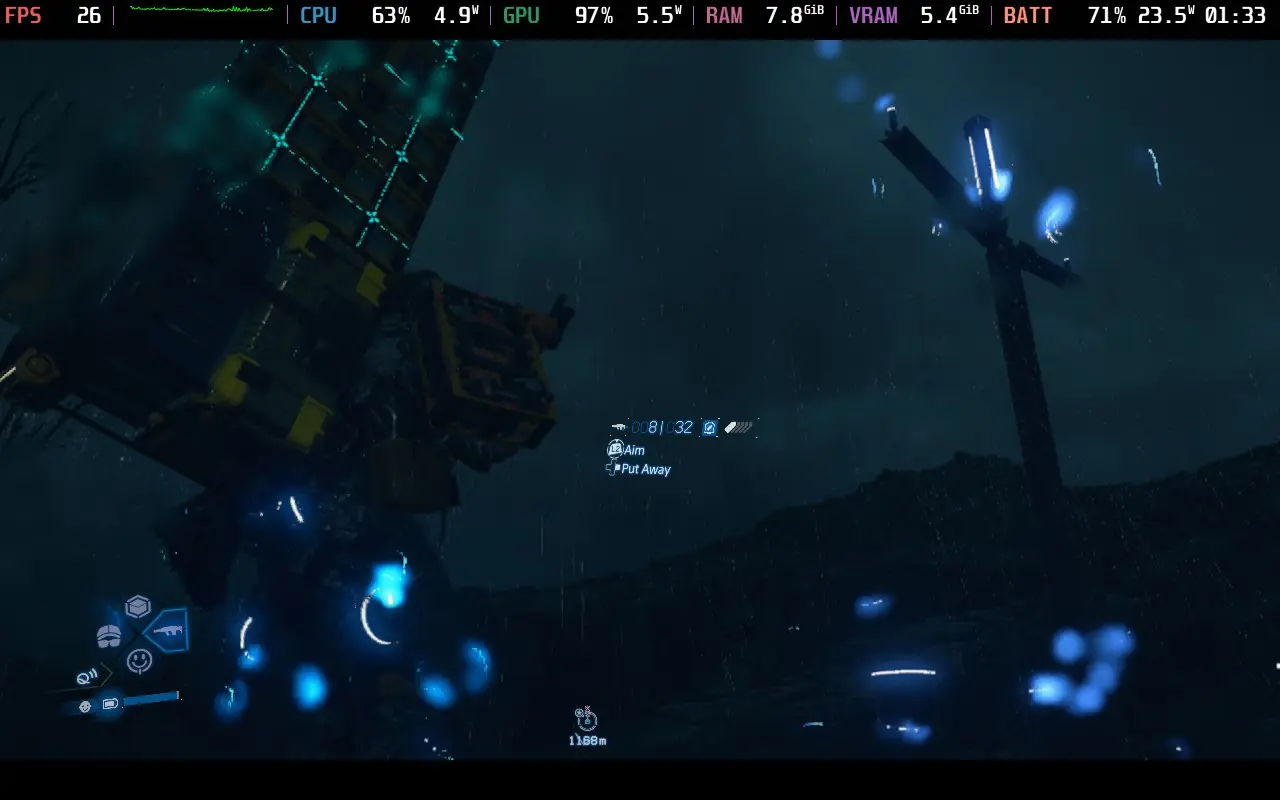Select the smiley gesture icon on the wheel
Screen dimensions: 1280x800
pyautogui.click(x=140, y=659)
